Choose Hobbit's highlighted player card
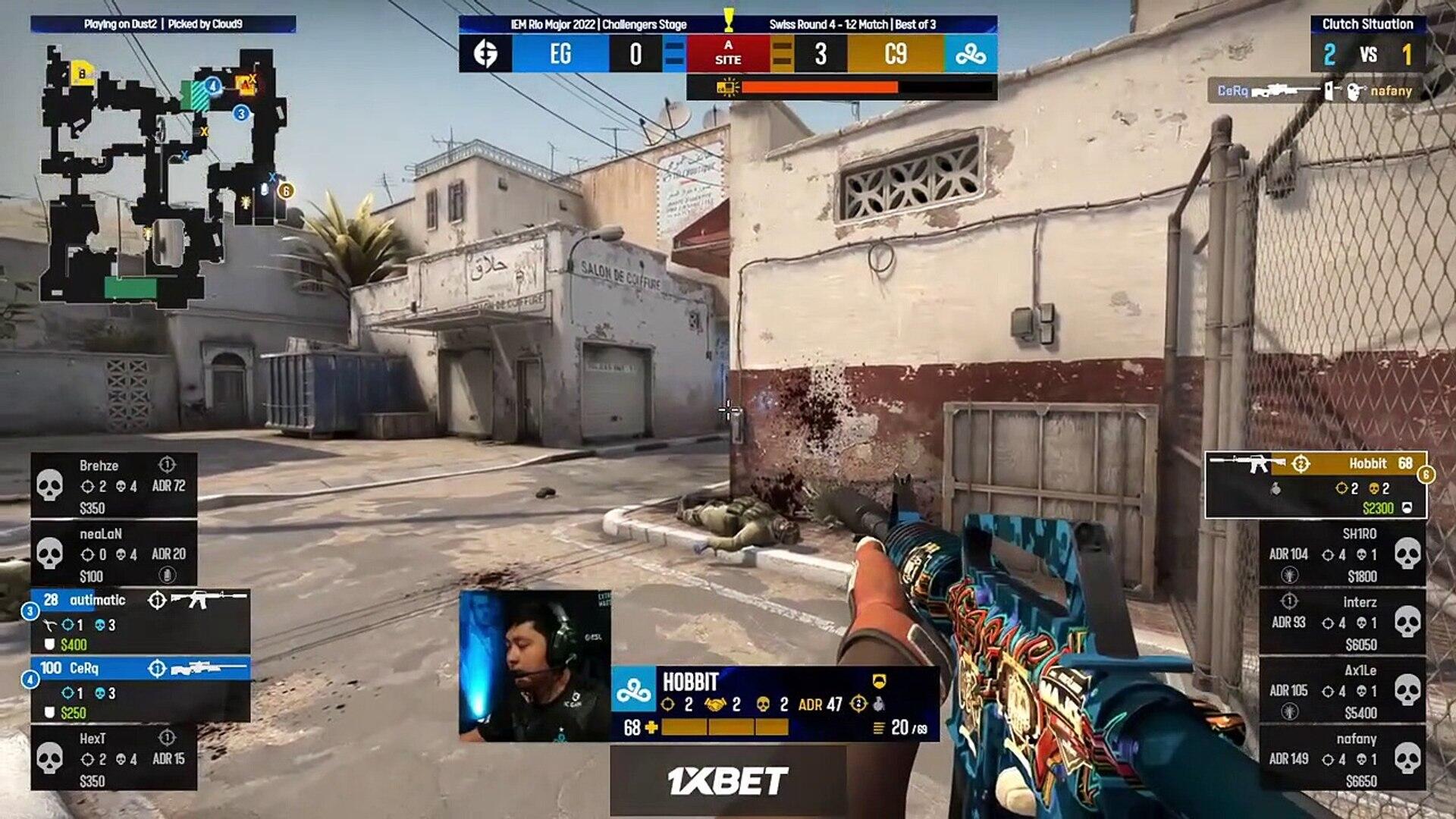 point(1316,485)
